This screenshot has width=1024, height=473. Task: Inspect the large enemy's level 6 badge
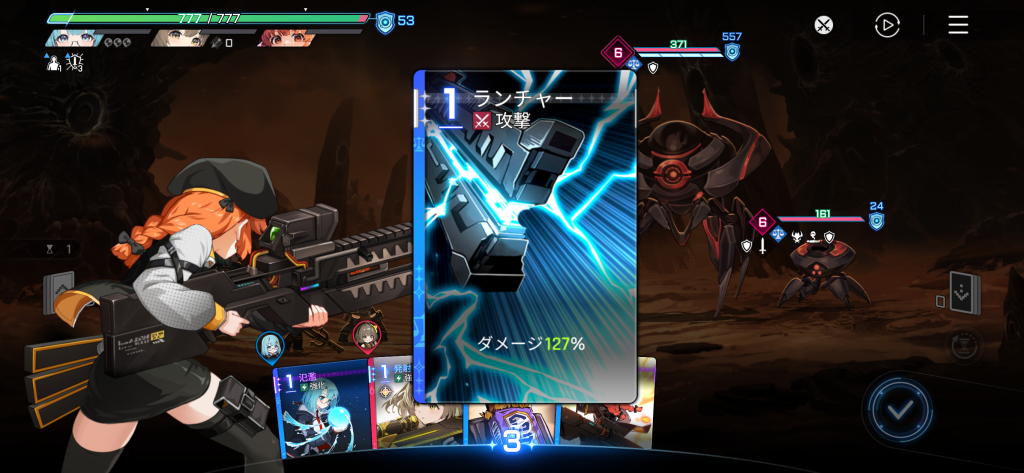617,52
